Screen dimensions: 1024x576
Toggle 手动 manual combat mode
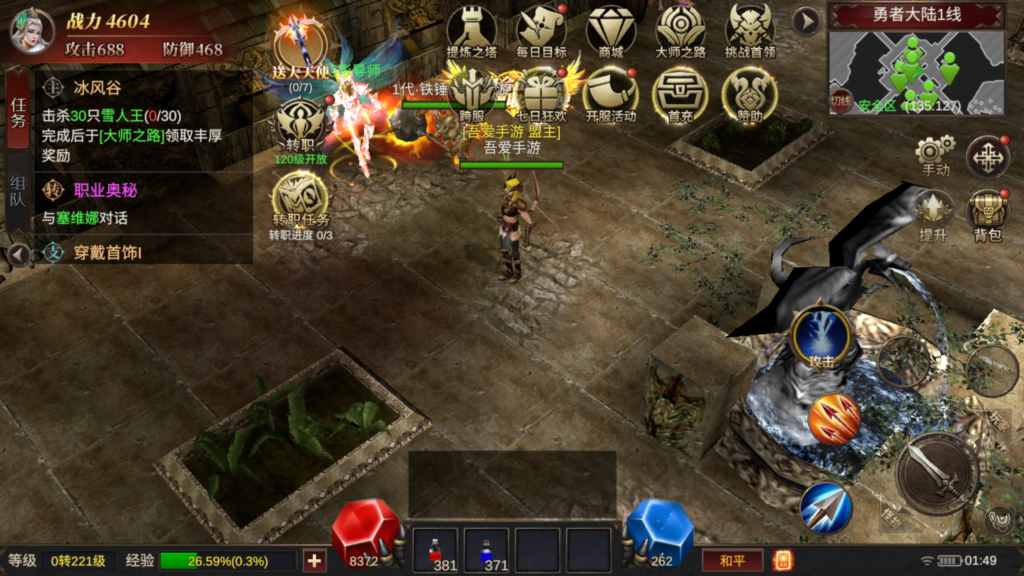(x=934, y=157)
